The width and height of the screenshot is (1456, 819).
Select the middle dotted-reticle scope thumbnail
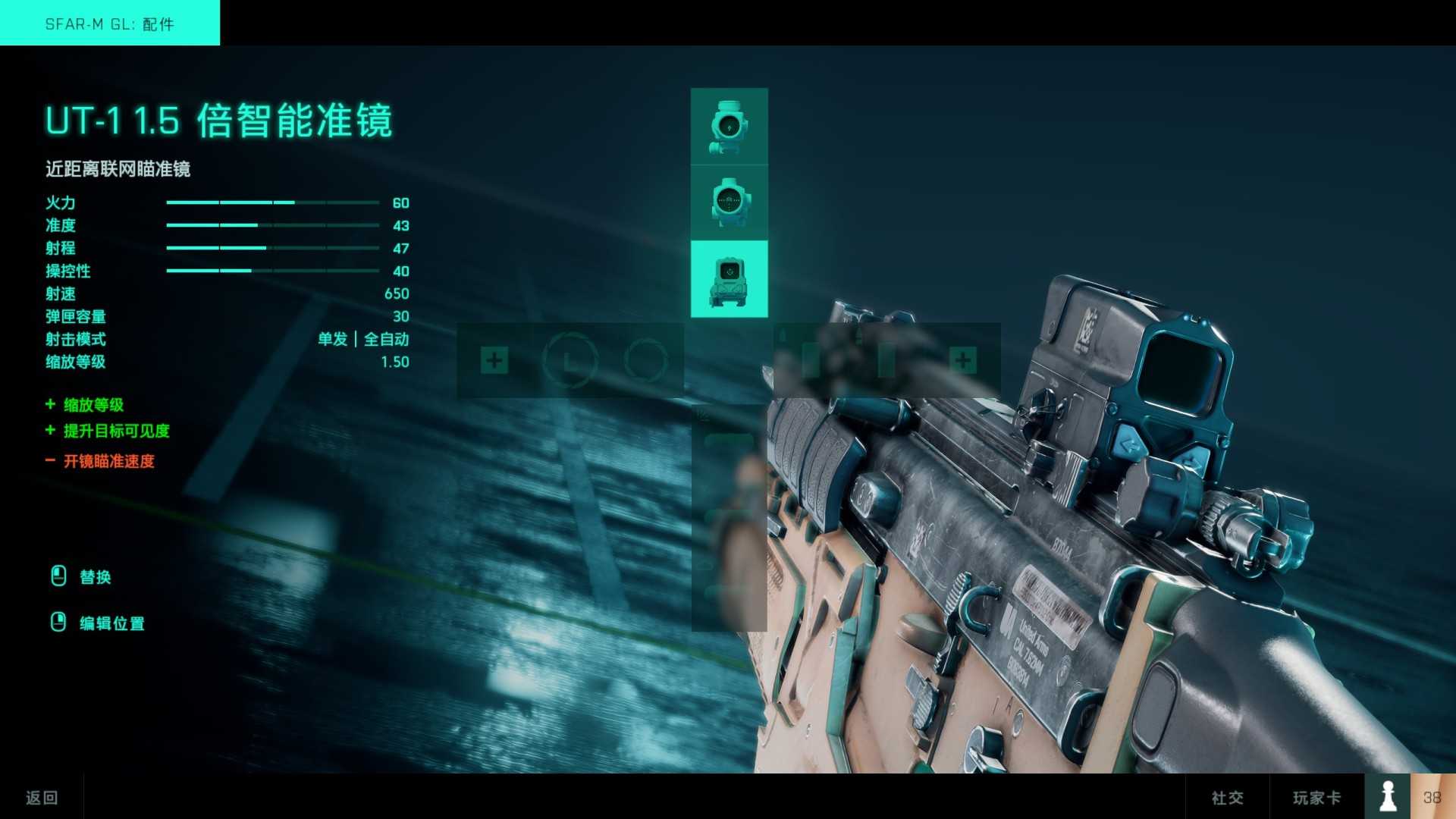point(728,201)
